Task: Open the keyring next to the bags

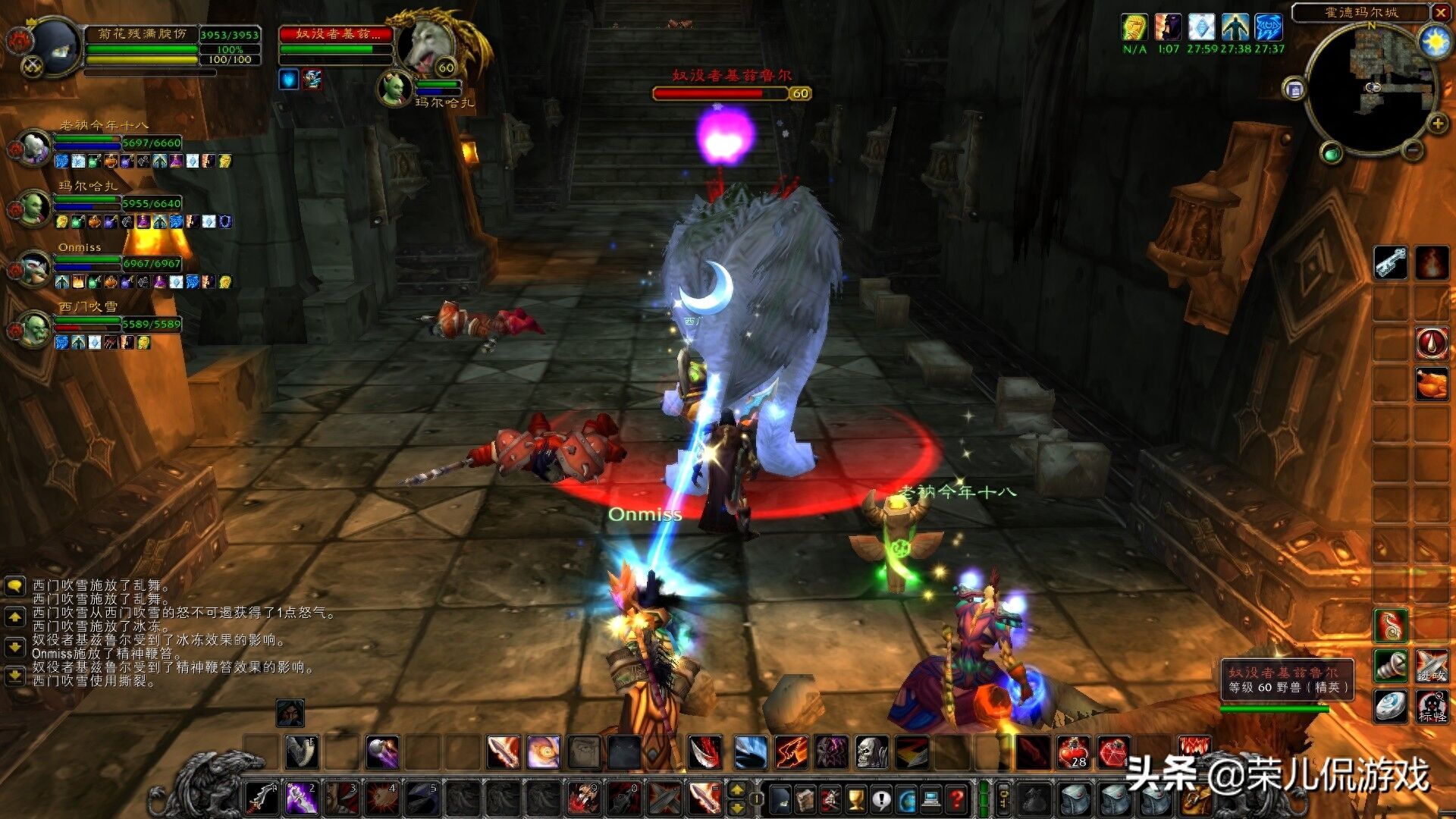Action: pyautogui.click(x=1003, y=799)
